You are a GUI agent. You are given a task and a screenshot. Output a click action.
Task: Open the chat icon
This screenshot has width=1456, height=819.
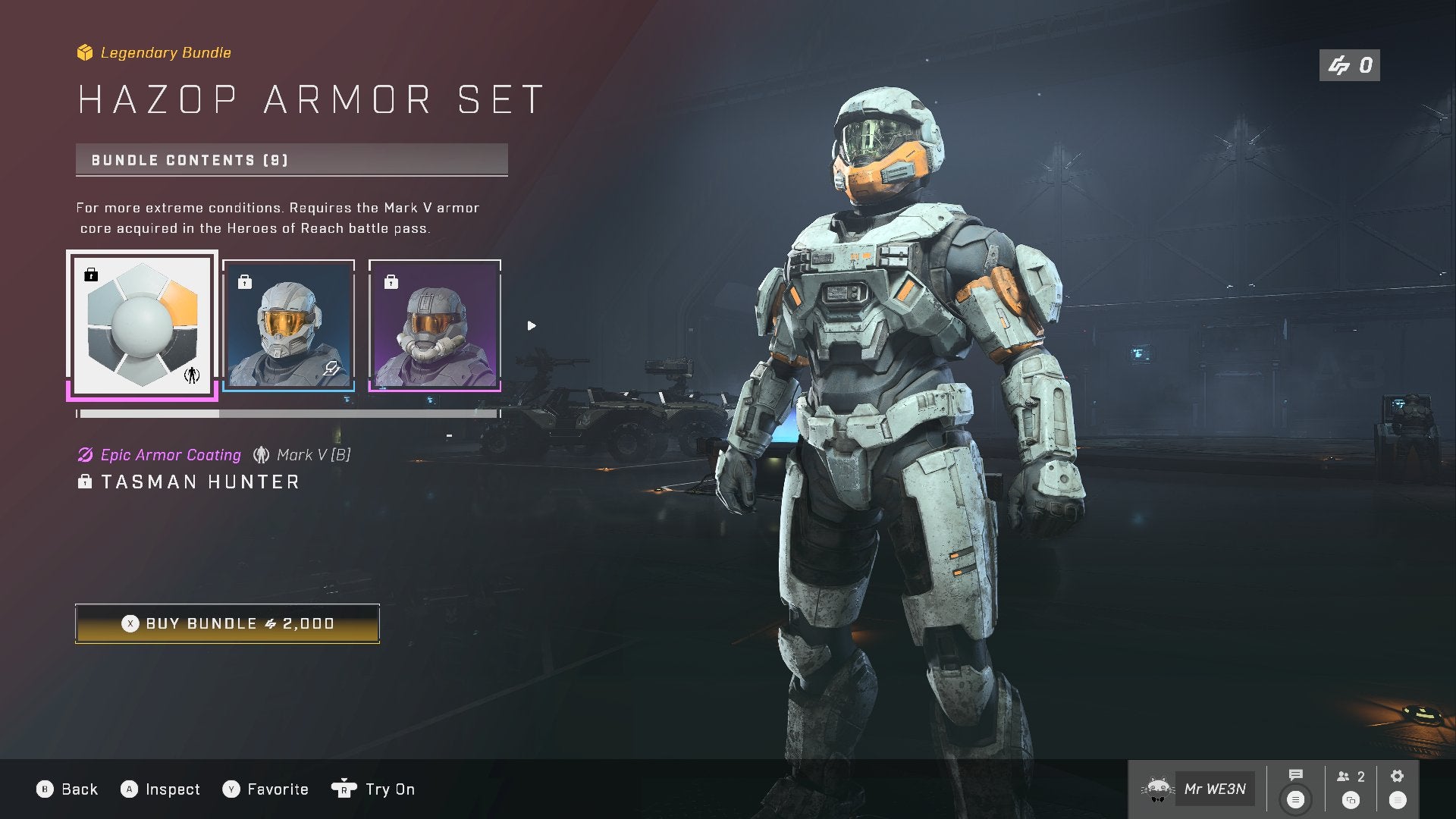coord(1295,776)
